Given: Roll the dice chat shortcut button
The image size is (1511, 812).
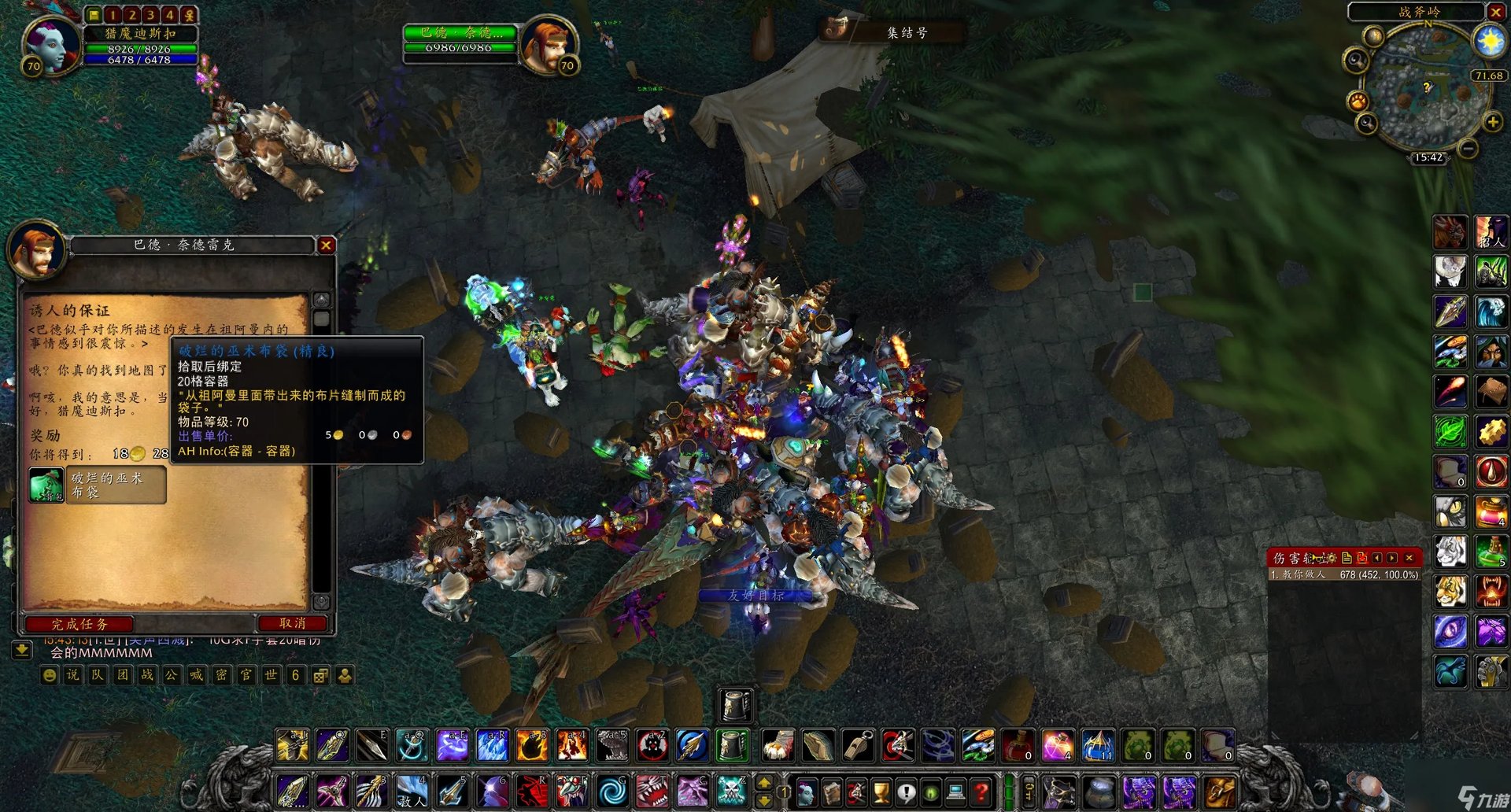Looking at the screenshot, I should [x=320, y=675].
